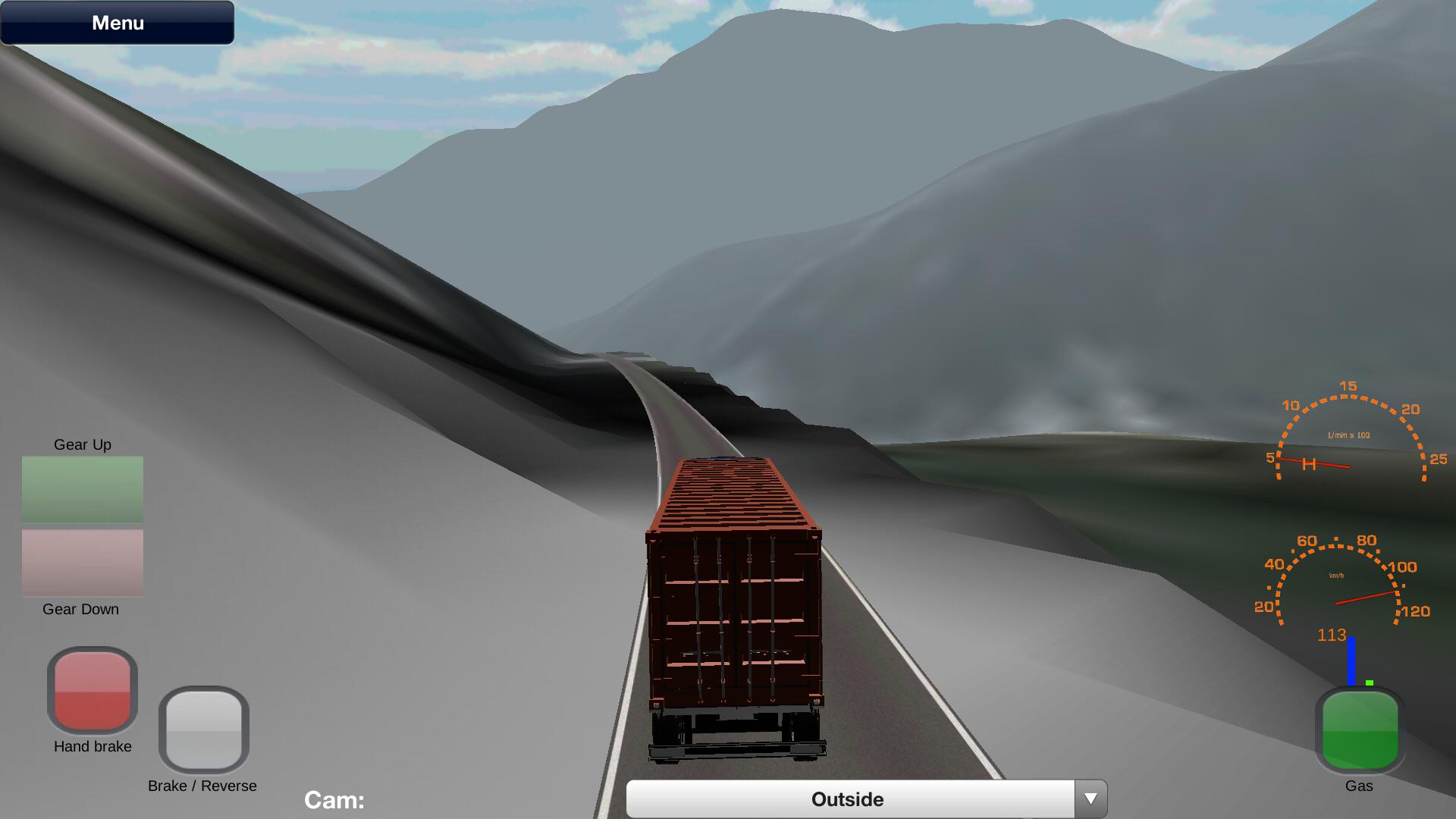Change camera from Outside view

click(x=848, y=799)
